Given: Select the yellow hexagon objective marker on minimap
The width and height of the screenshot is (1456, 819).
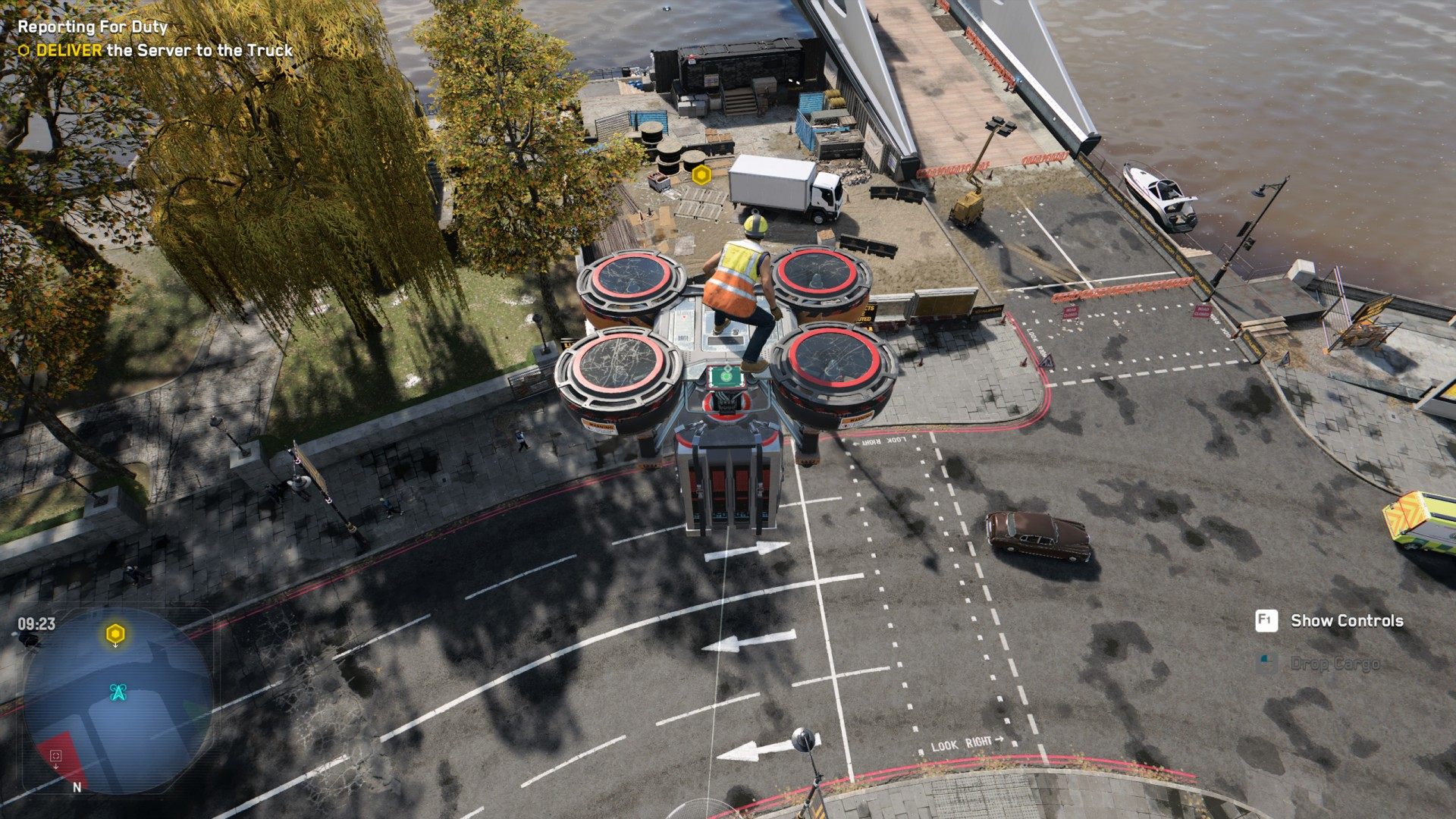Looking at the screenshot, I should (x=115, y=633).
